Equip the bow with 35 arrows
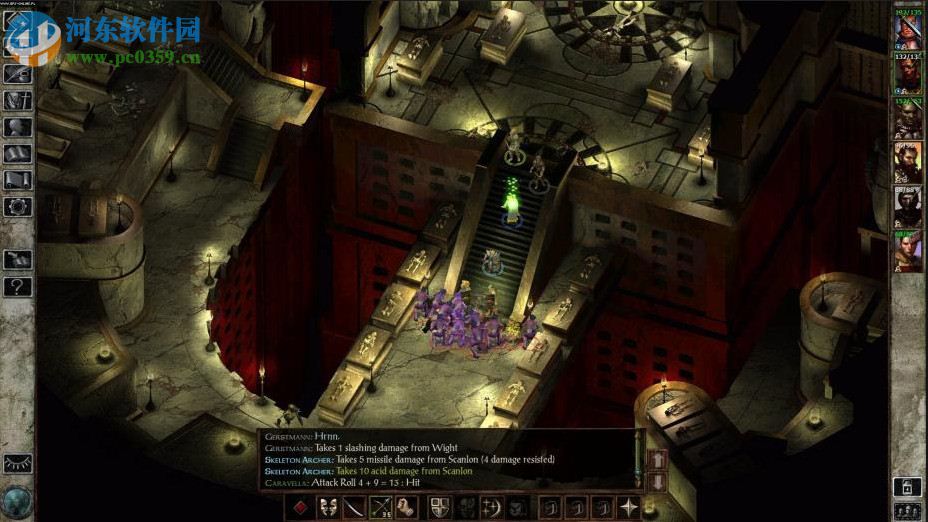This screenshot has height=522, width=928. click(380, 507)
